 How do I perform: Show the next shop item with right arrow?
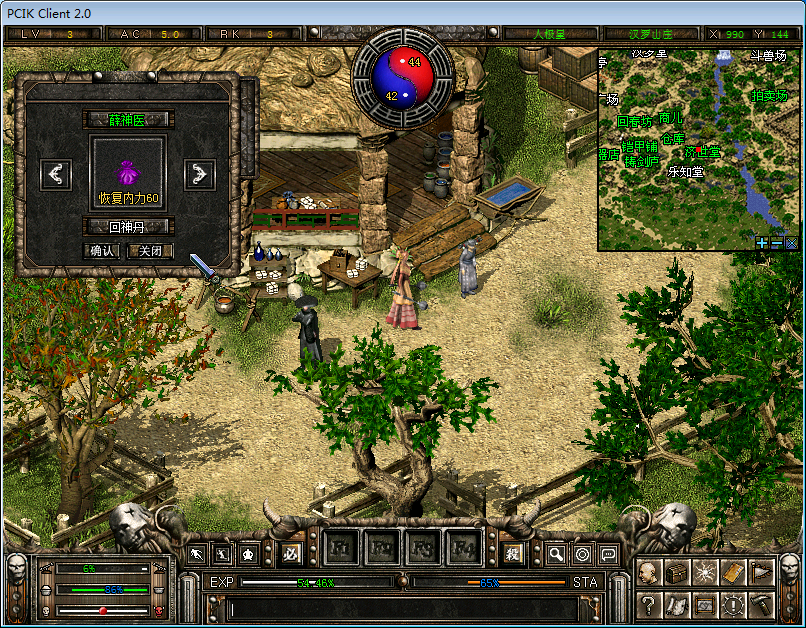pyautogui.click(x=200, y=174)
